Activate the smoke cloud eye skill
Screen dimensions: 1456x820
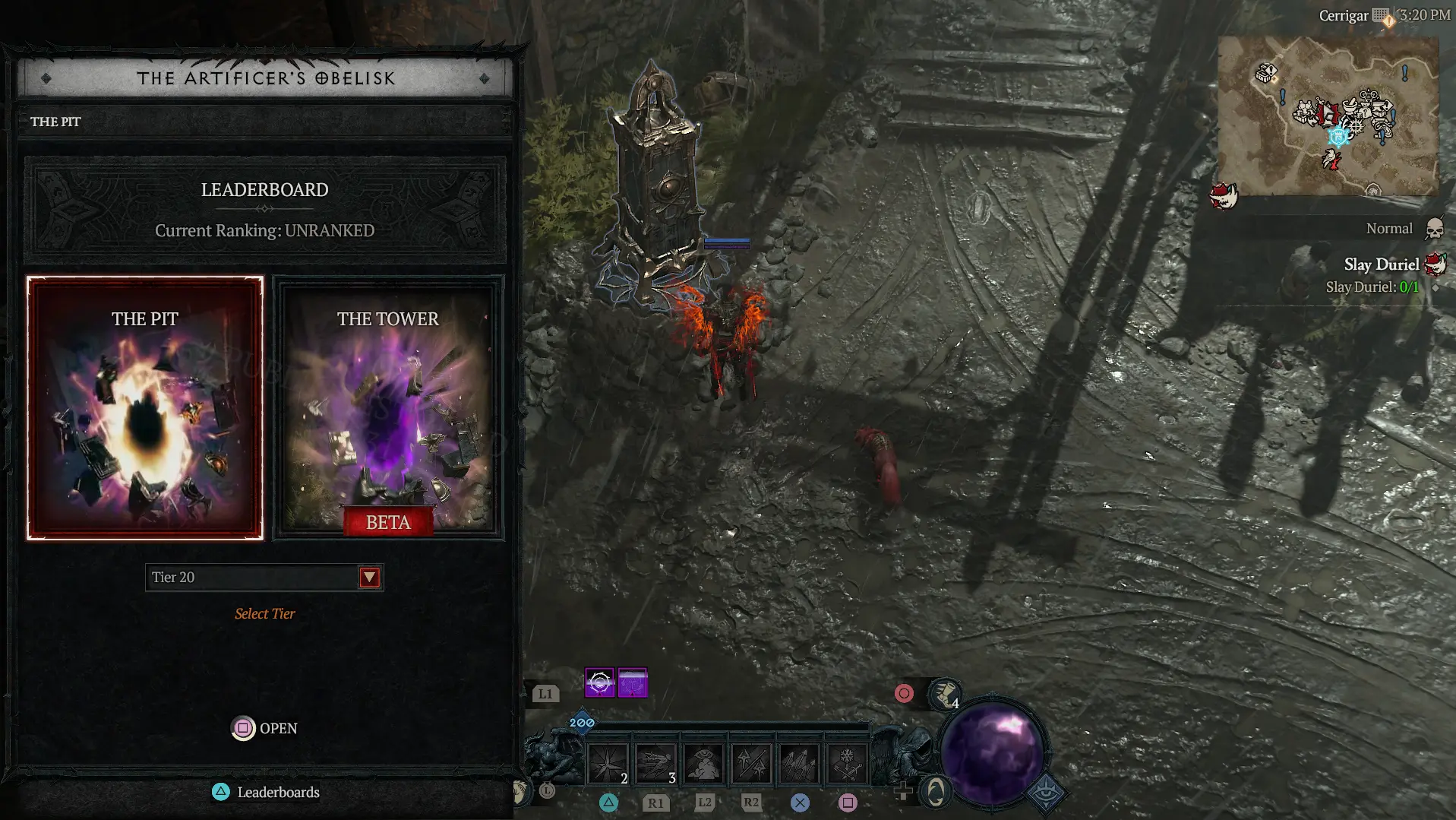703,764
